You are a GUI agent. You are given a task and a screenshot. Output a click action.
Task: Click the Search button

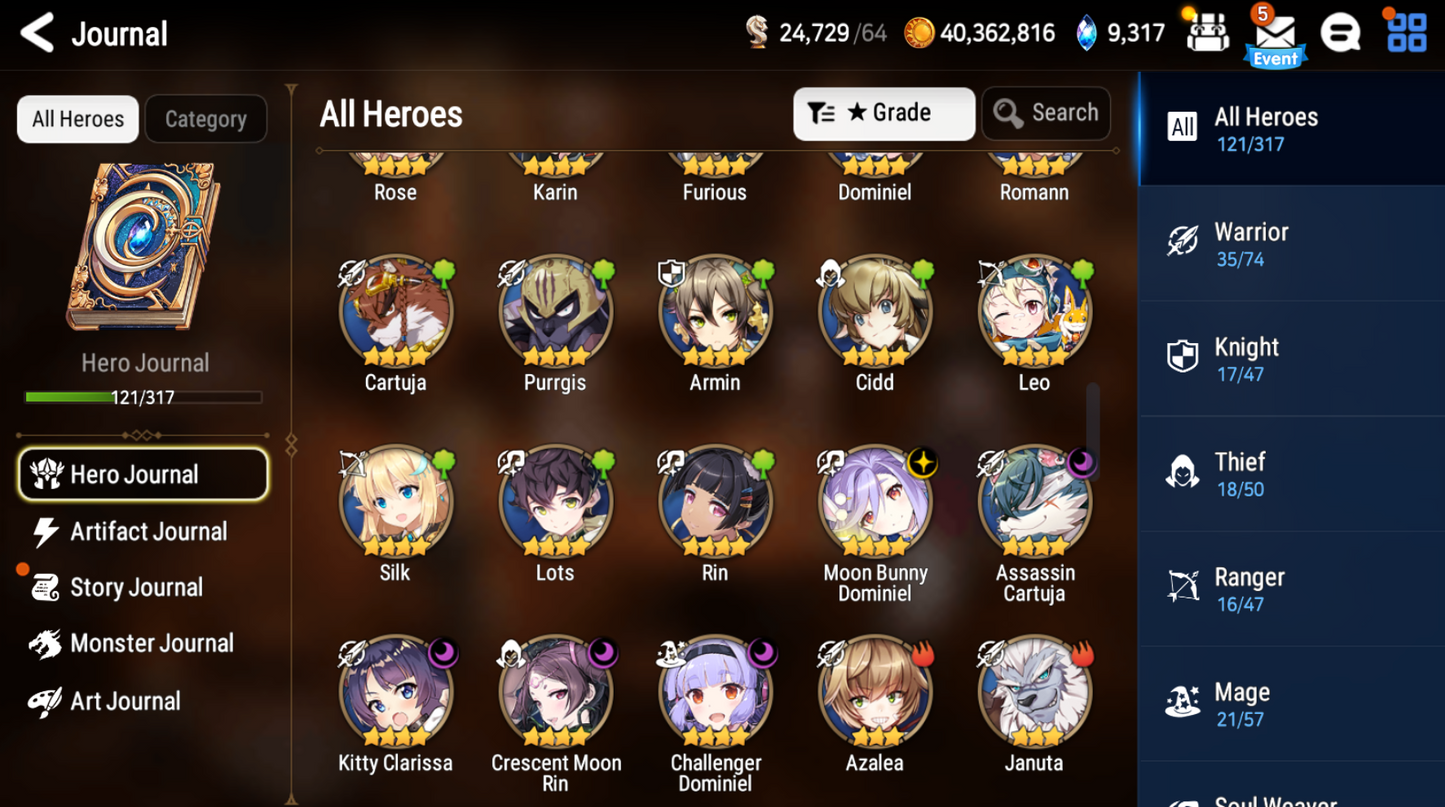(1046, 113)
